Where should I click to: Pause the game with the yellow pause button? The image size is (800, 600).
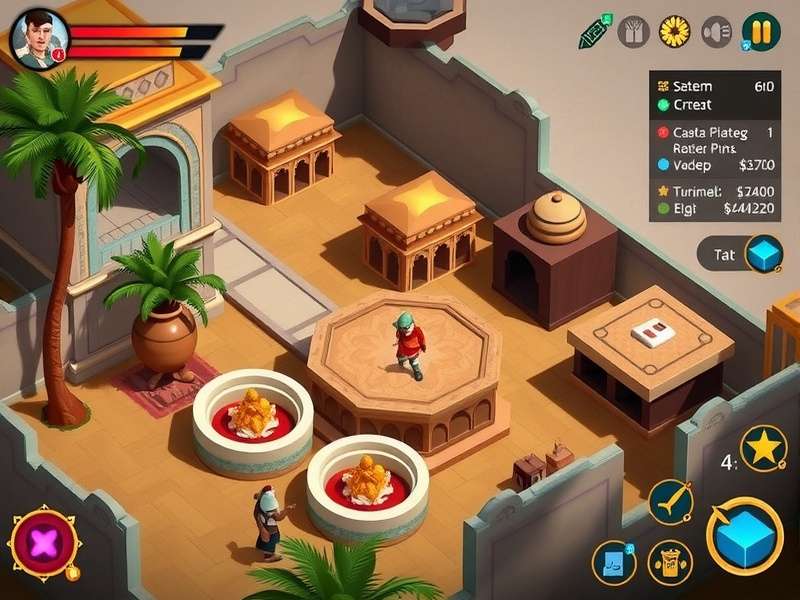pyautogui.click(x=761, y=32)
